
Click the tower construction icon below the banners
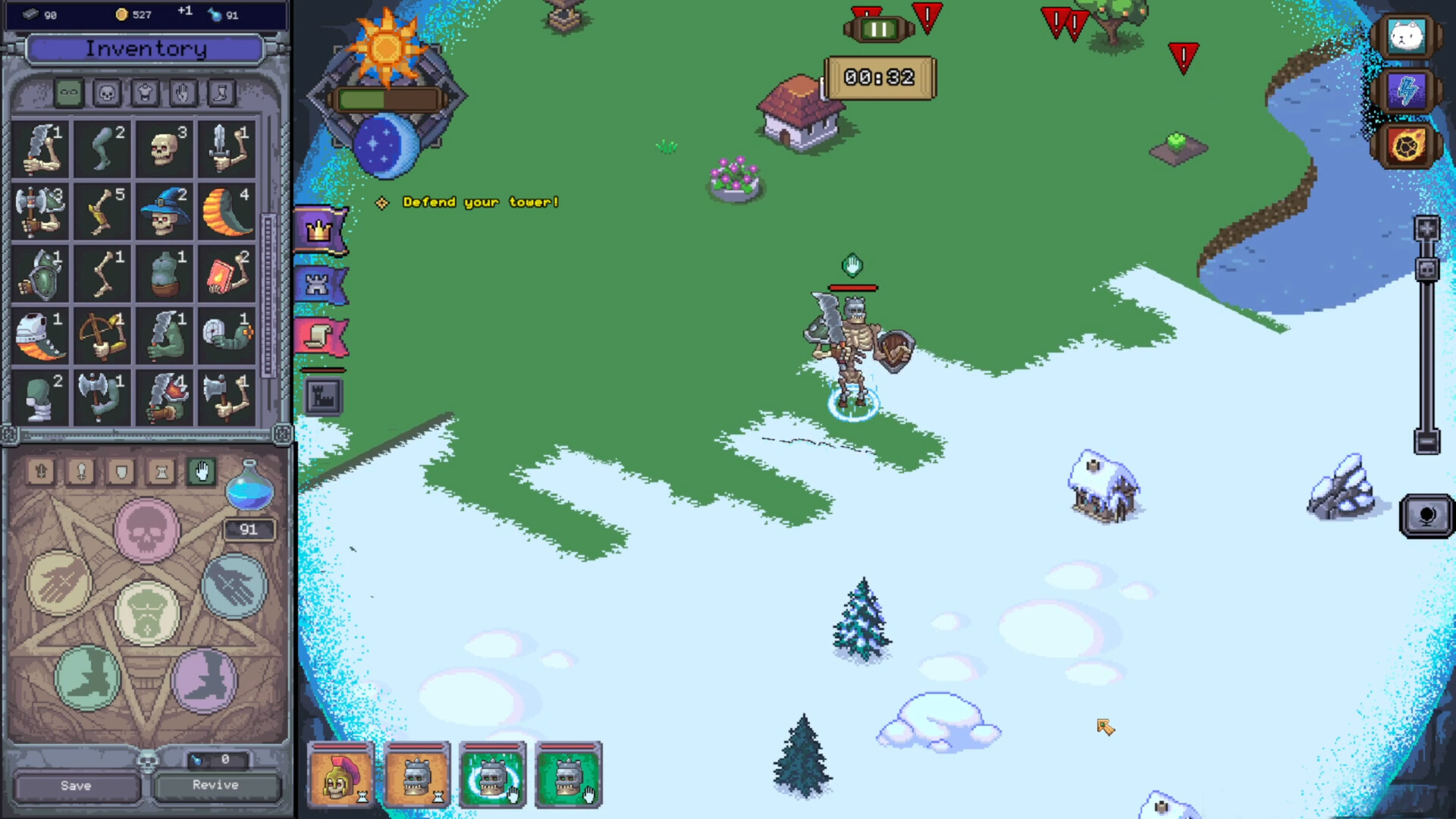click(322, 396)
